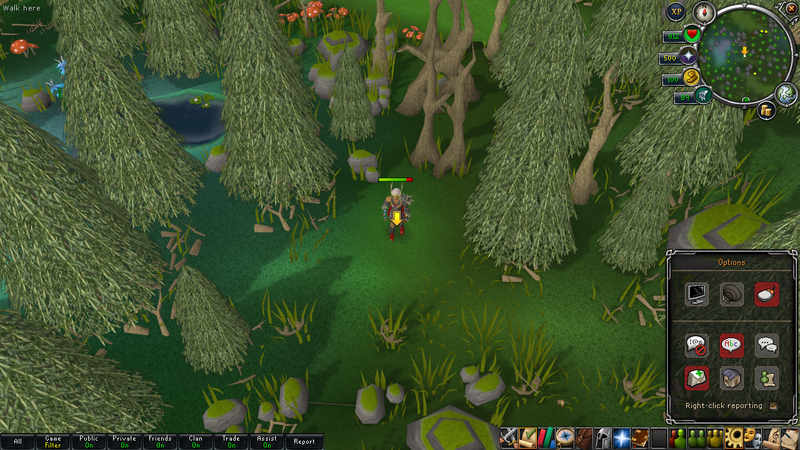Toggle the profanity filter option
The width and height of the screenshot is (800, 450).
697,346
